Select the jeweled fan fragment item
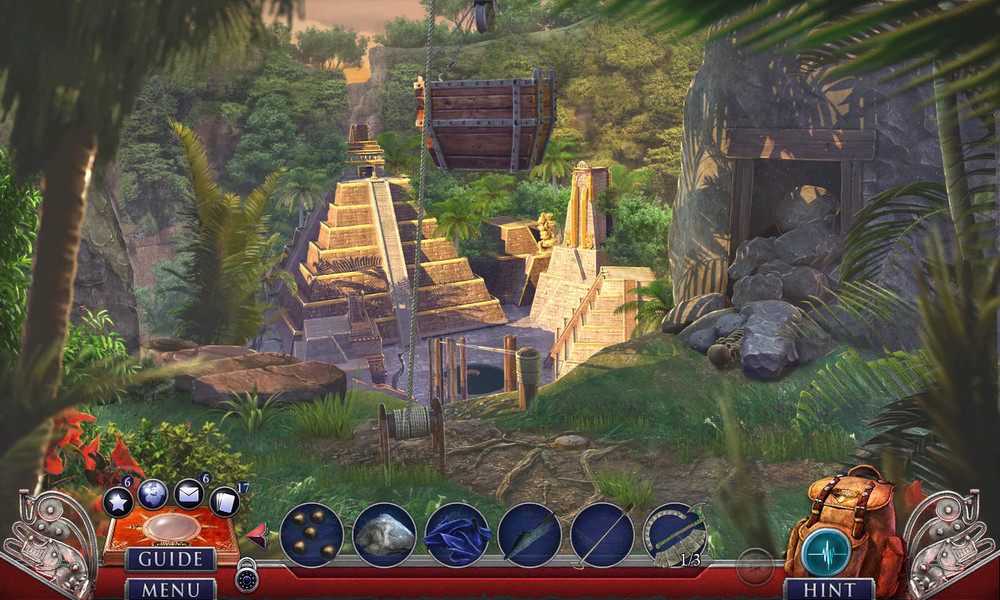Image resolution: width=1000 pixels, height=600 pixels. (x=675, y=537)
